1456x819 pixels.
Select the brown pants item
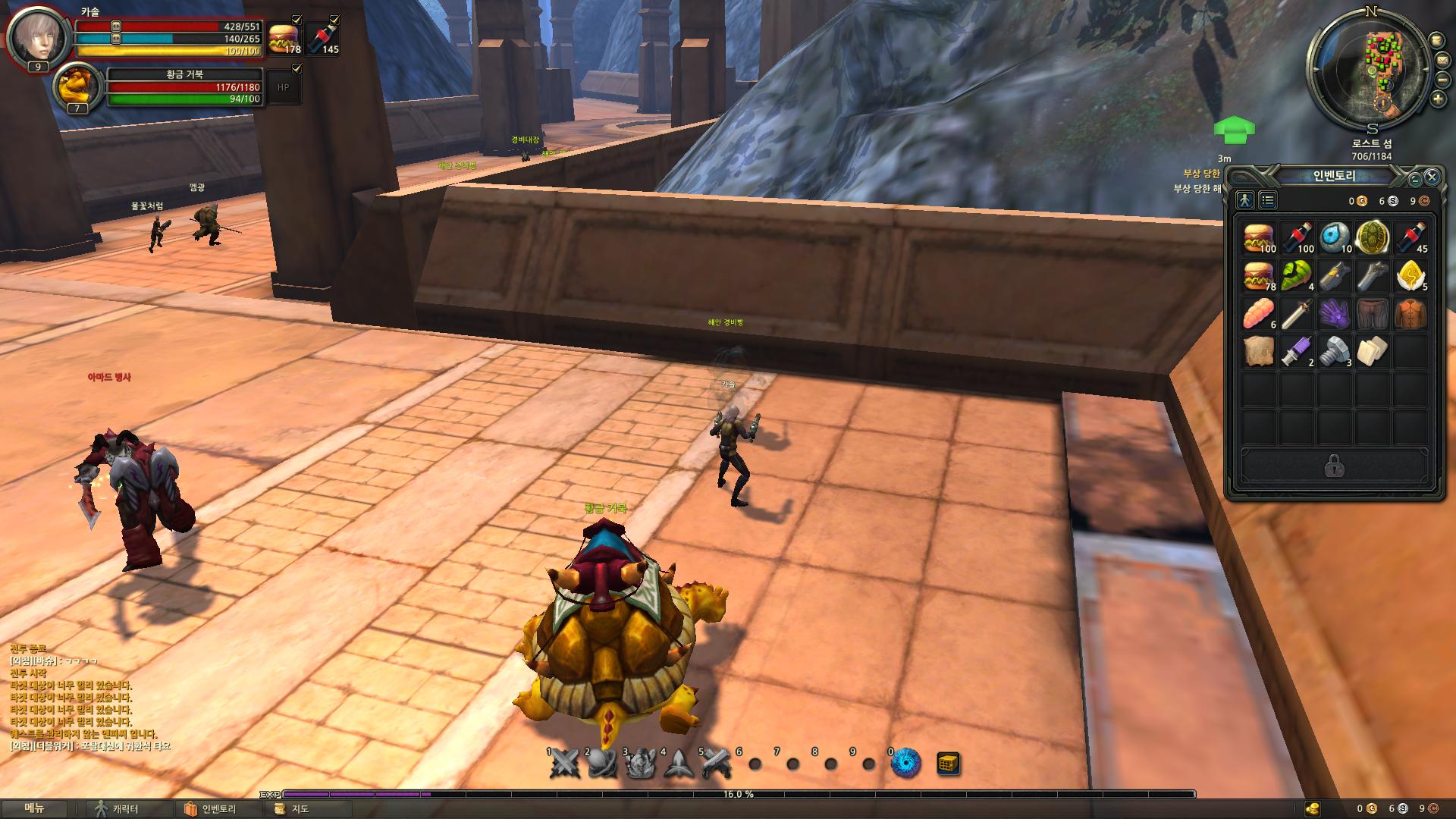(x=1373, y=314)
